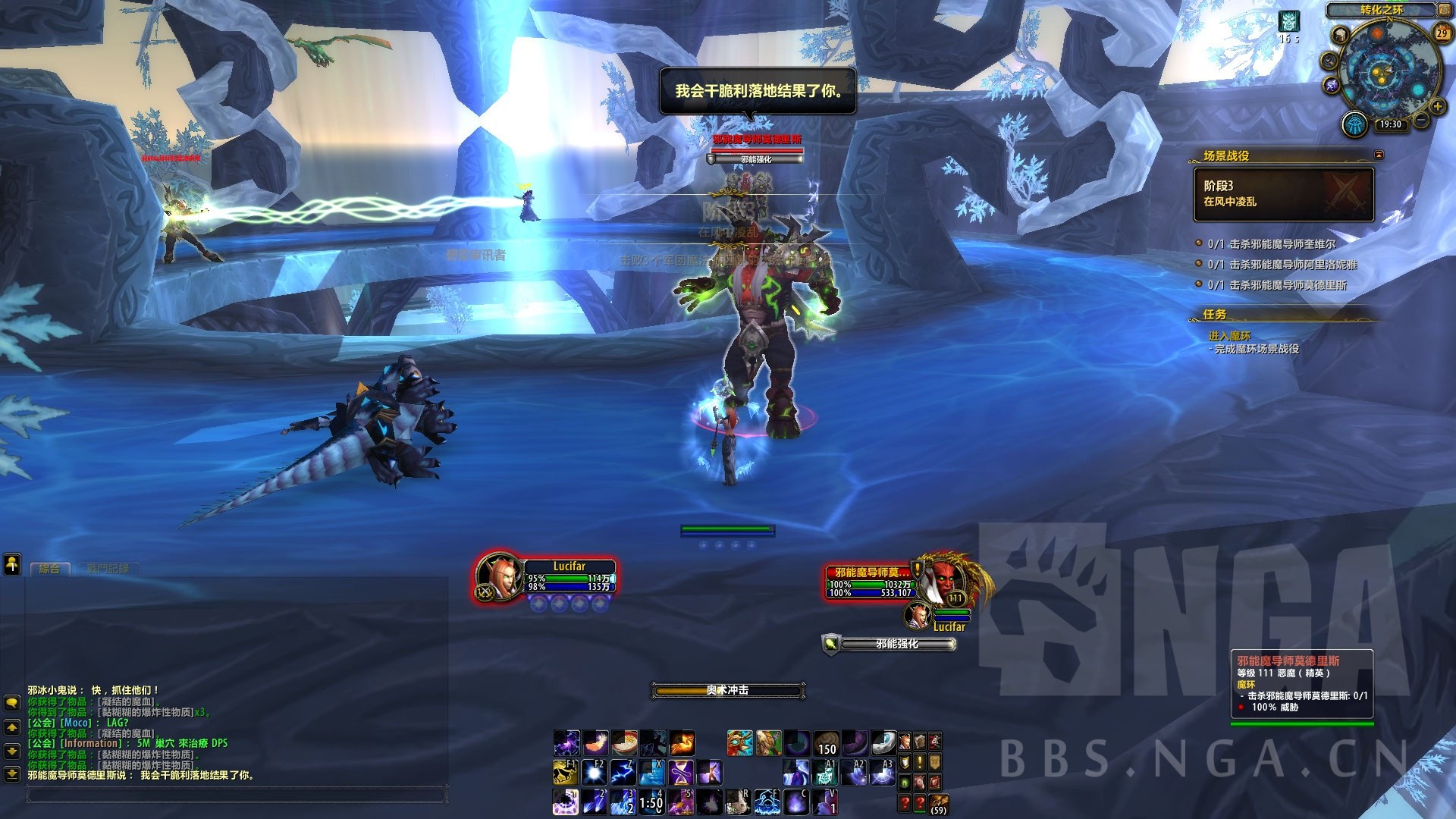
Task: Cast the water elemental ability bound to F
Action: pyautogui.click(x=767, y=801)
